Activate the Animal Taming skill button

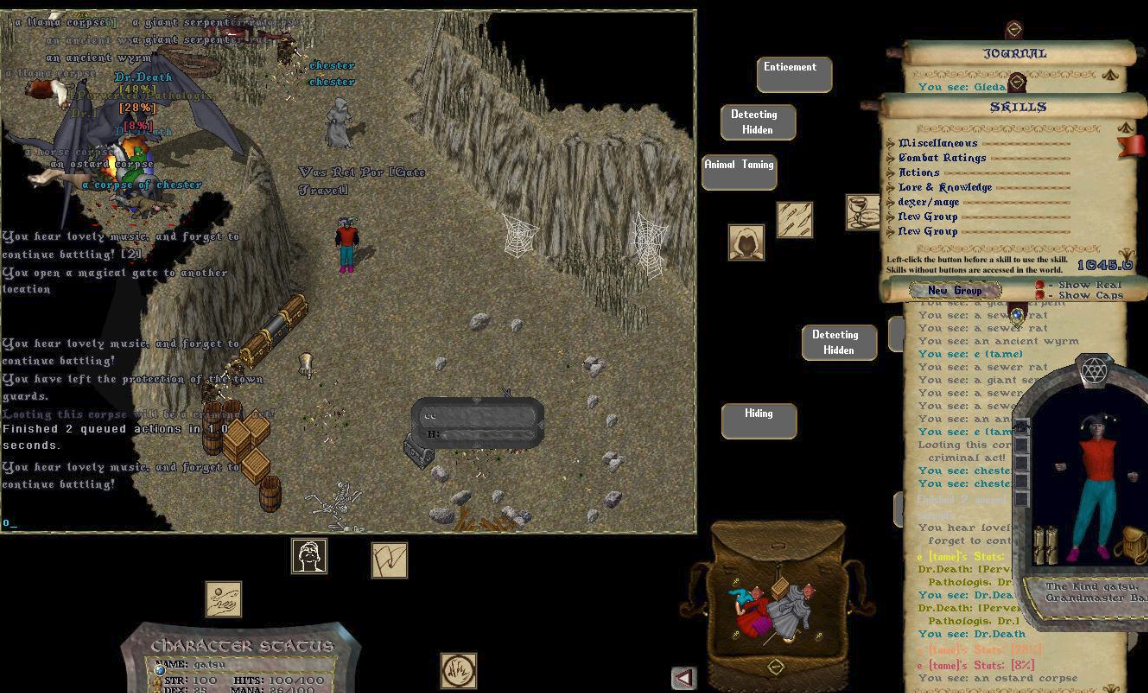pos(739,171)
